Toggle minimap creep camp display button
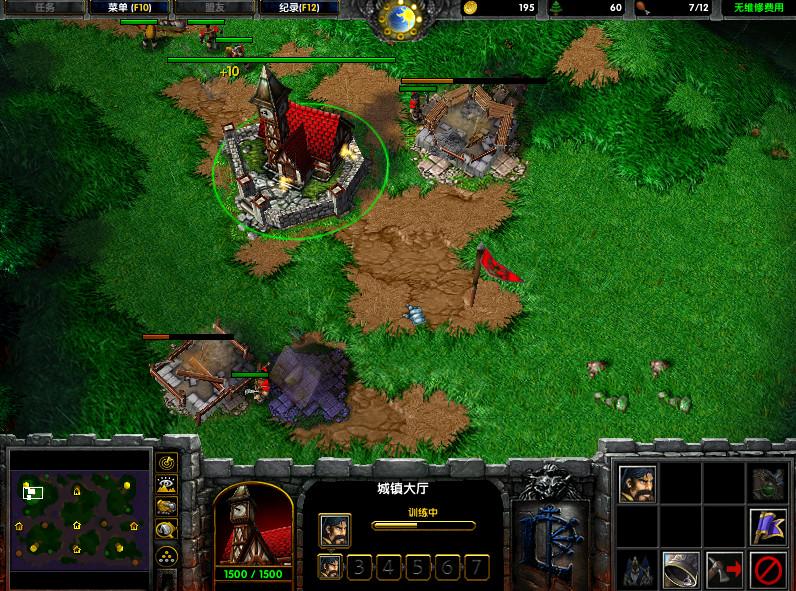Screen dimensions: 796x591 [x=166, y=530]
